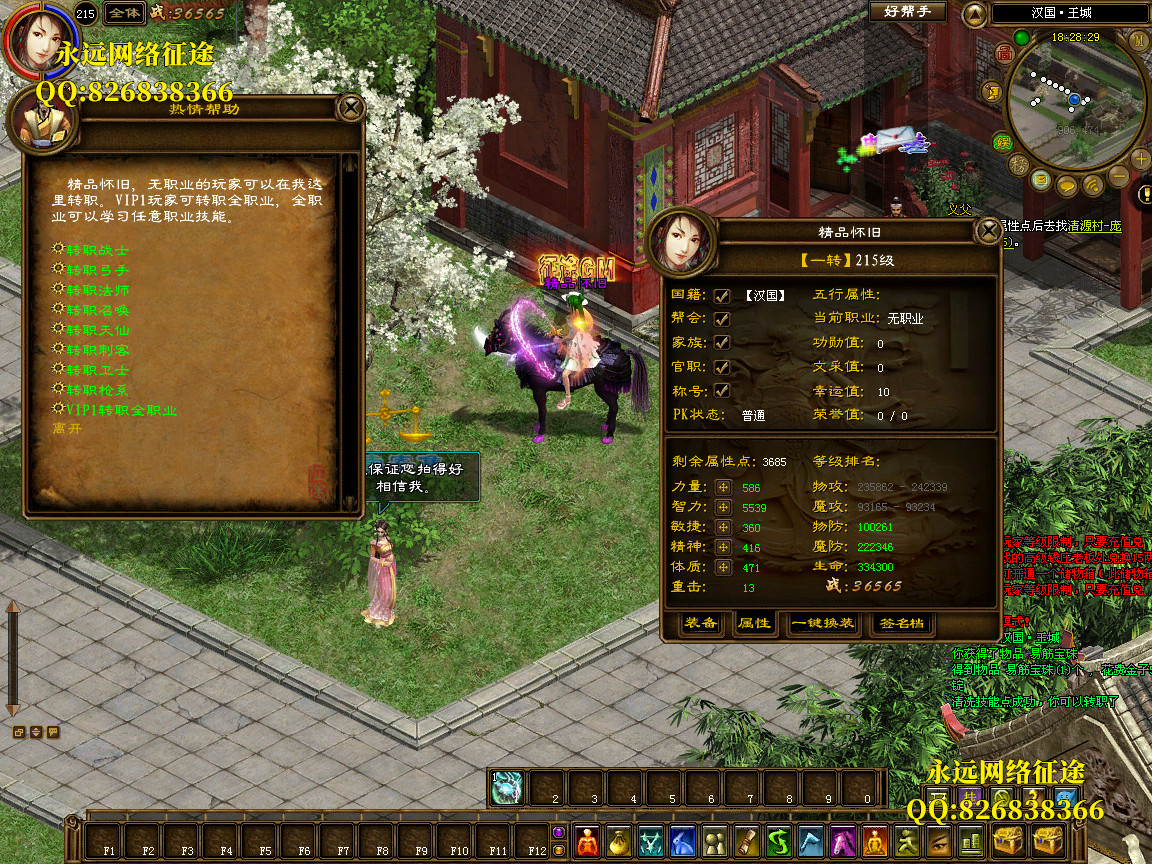Screen dimensions: 1152x864
Task: Select 离开 to leave the dialog
Action: click(x=68, y=429)
